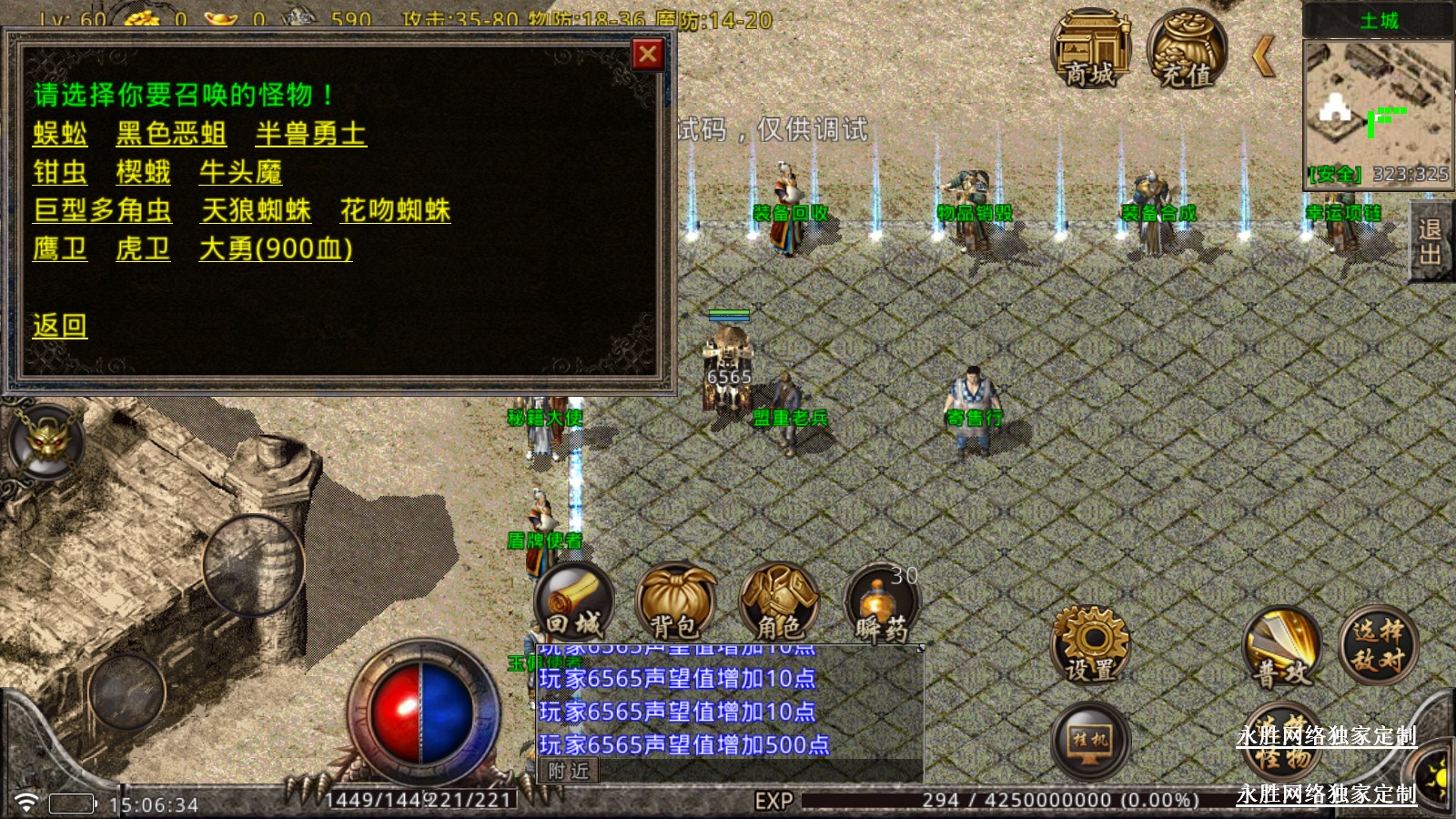Image resolution: width=1456 pixels, height=819 pixels.
Task: Open the 角色 character sheet
Action: click(779, 602)
